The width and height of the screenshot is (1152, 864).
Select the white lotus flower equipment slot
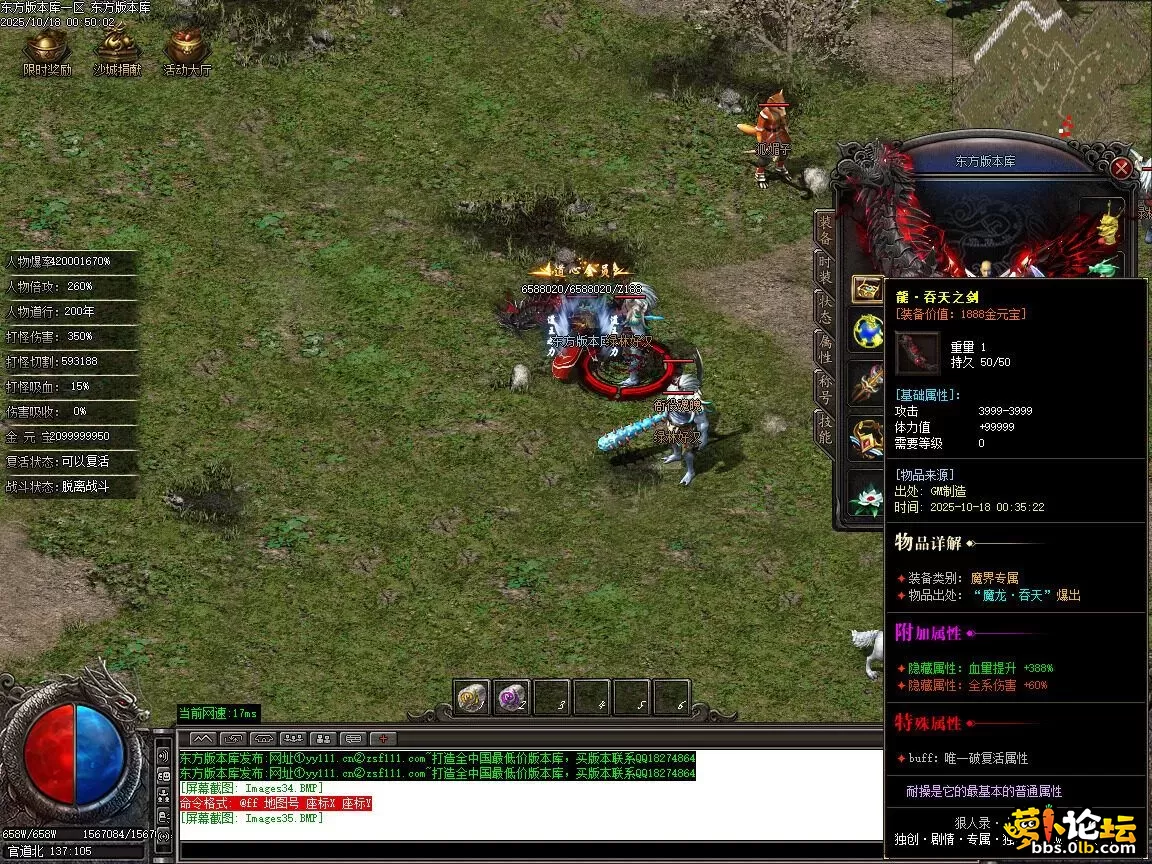[x=866, y=494]
